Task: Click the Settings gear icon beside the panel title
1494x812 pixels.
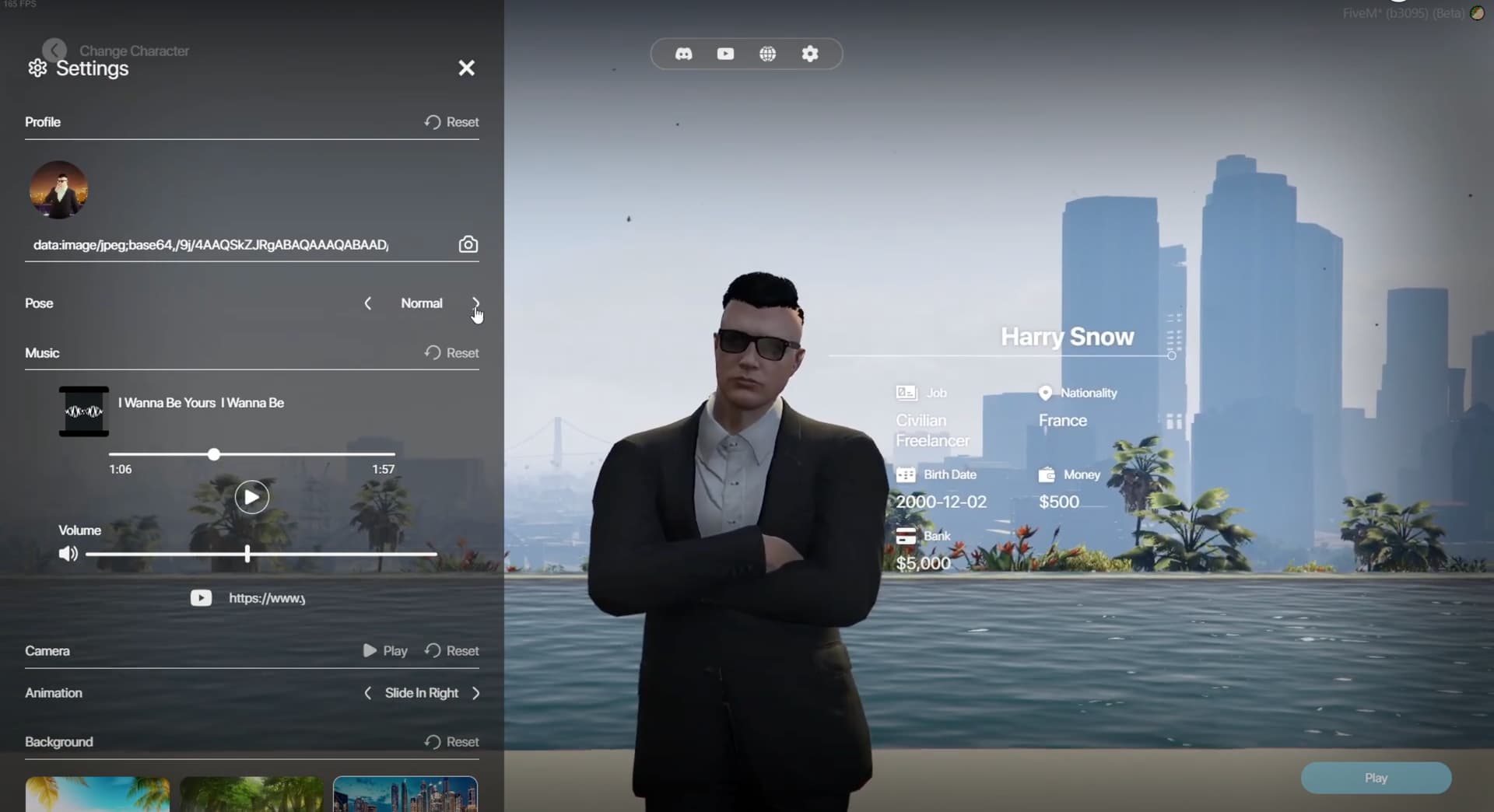Action: click(36, 68)
